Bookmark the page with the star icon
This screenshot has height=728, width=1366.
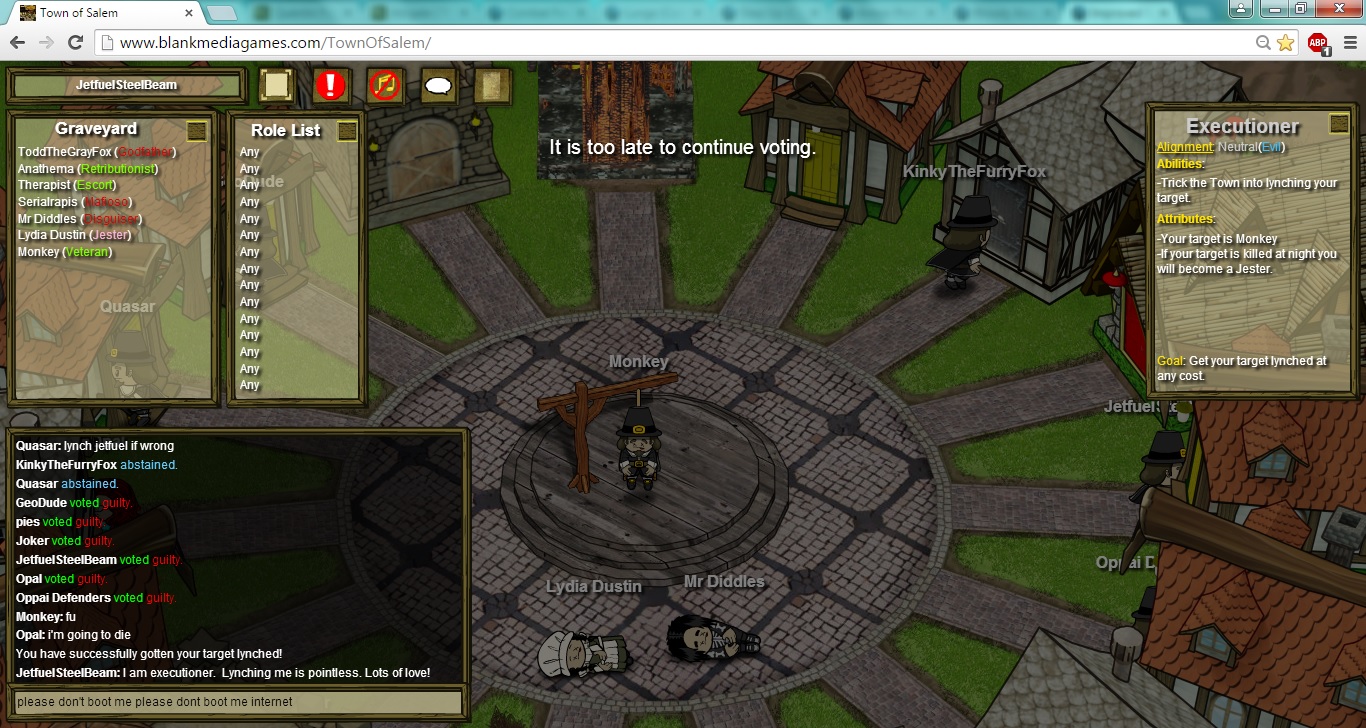coord(1285,43)
